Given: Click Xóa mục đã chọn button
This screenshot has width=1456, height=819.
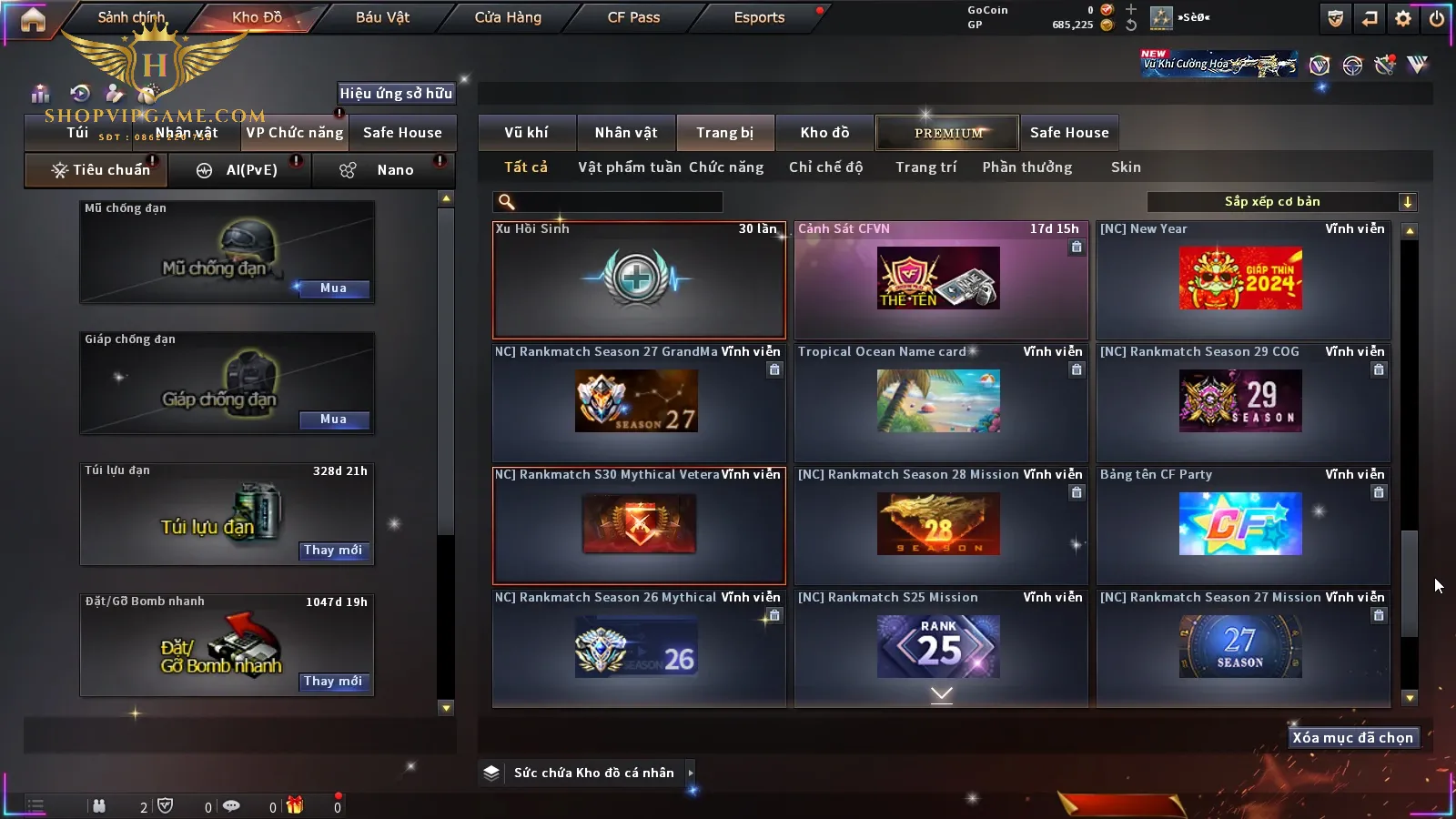Looking at the screenshot, I should (x=1352, y=738).
